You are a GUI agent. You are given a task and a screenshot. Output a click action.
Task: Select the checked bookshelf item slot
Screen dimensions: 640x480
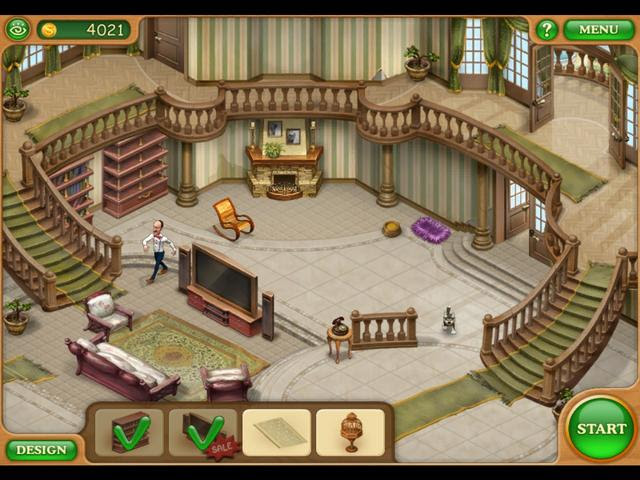point(129,432)
